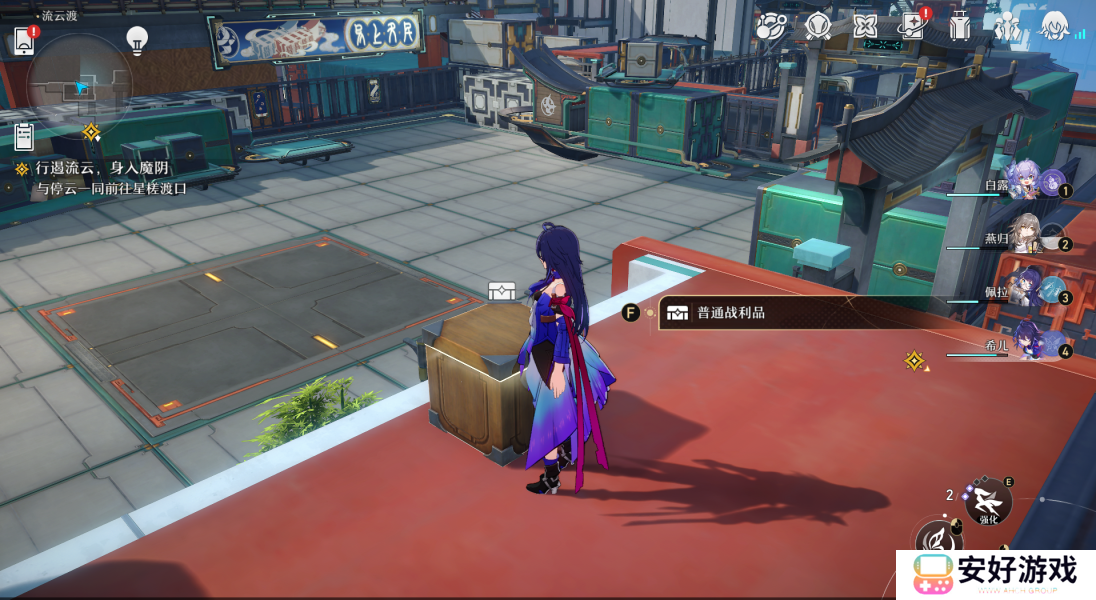Click the lightbulb hint icon
The width and height of the screenshot is (1096, 600).
137,40
